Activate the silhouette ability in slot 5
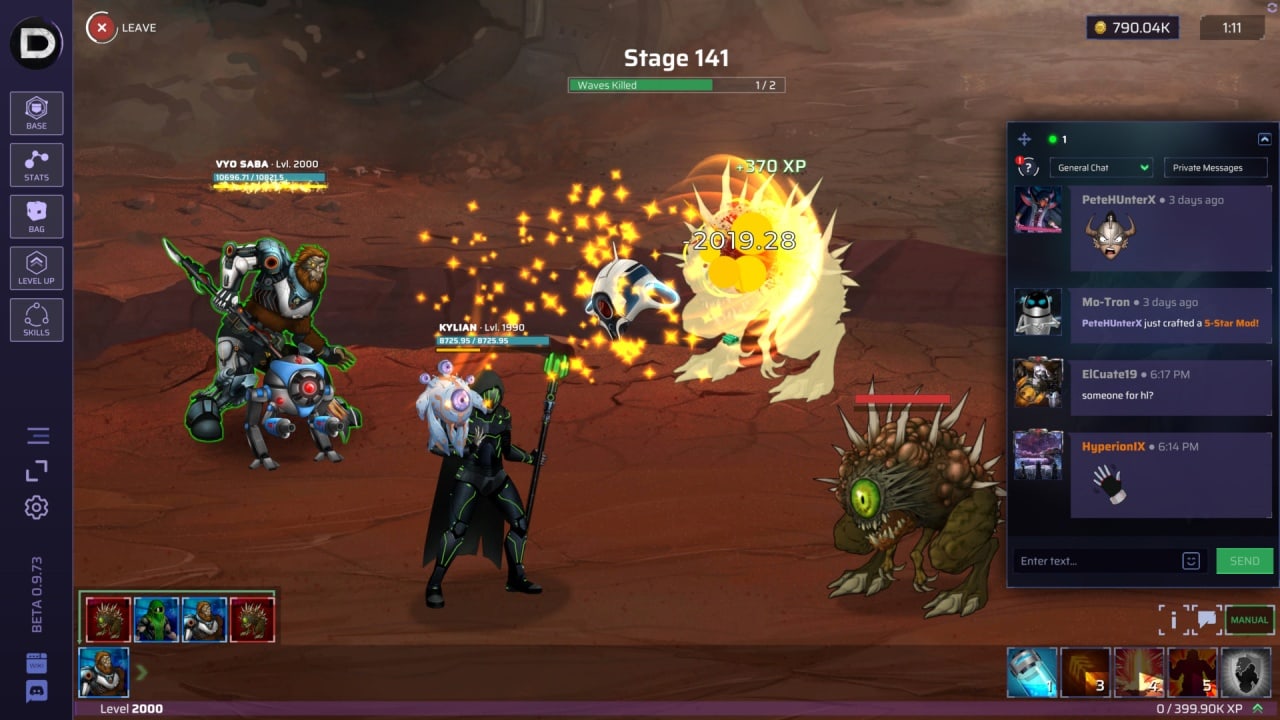The height and width of the screenshot is (720, 1280). click(1192, 672)
